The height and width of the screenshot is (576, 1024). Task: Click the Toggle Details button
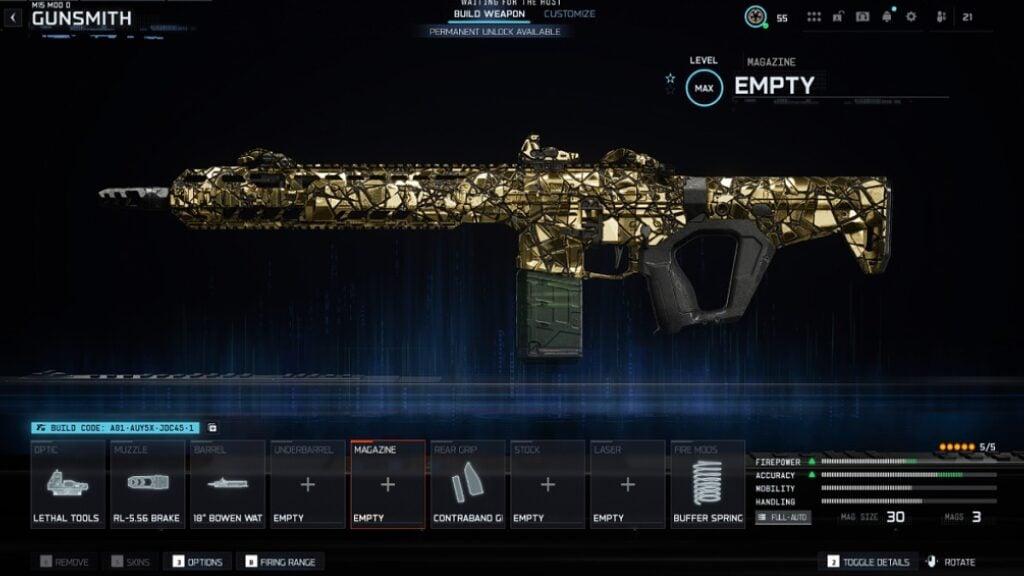tap(866, 562)
